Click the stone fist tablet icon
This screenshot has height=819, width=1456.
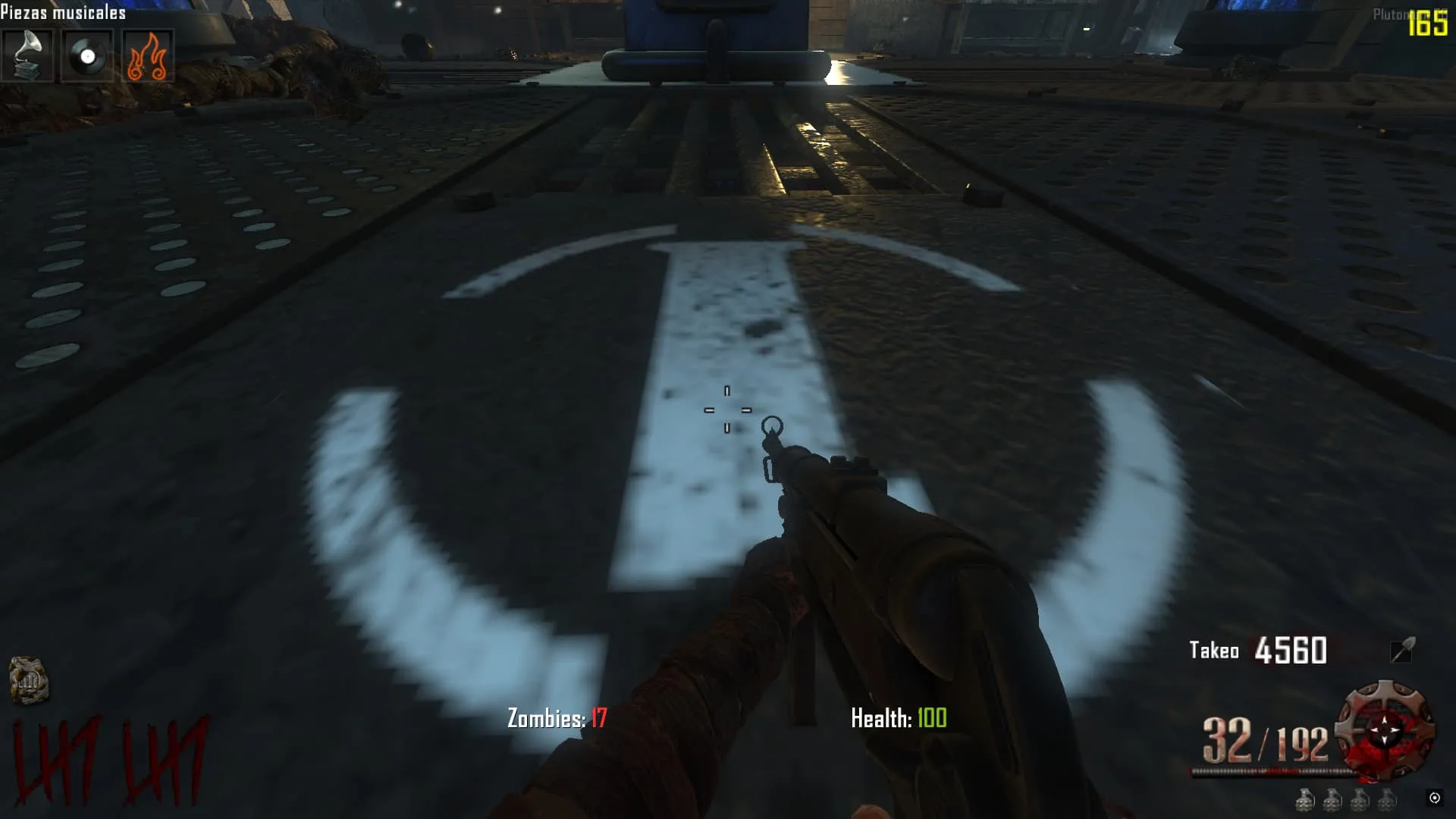click(x=29, y=680)
